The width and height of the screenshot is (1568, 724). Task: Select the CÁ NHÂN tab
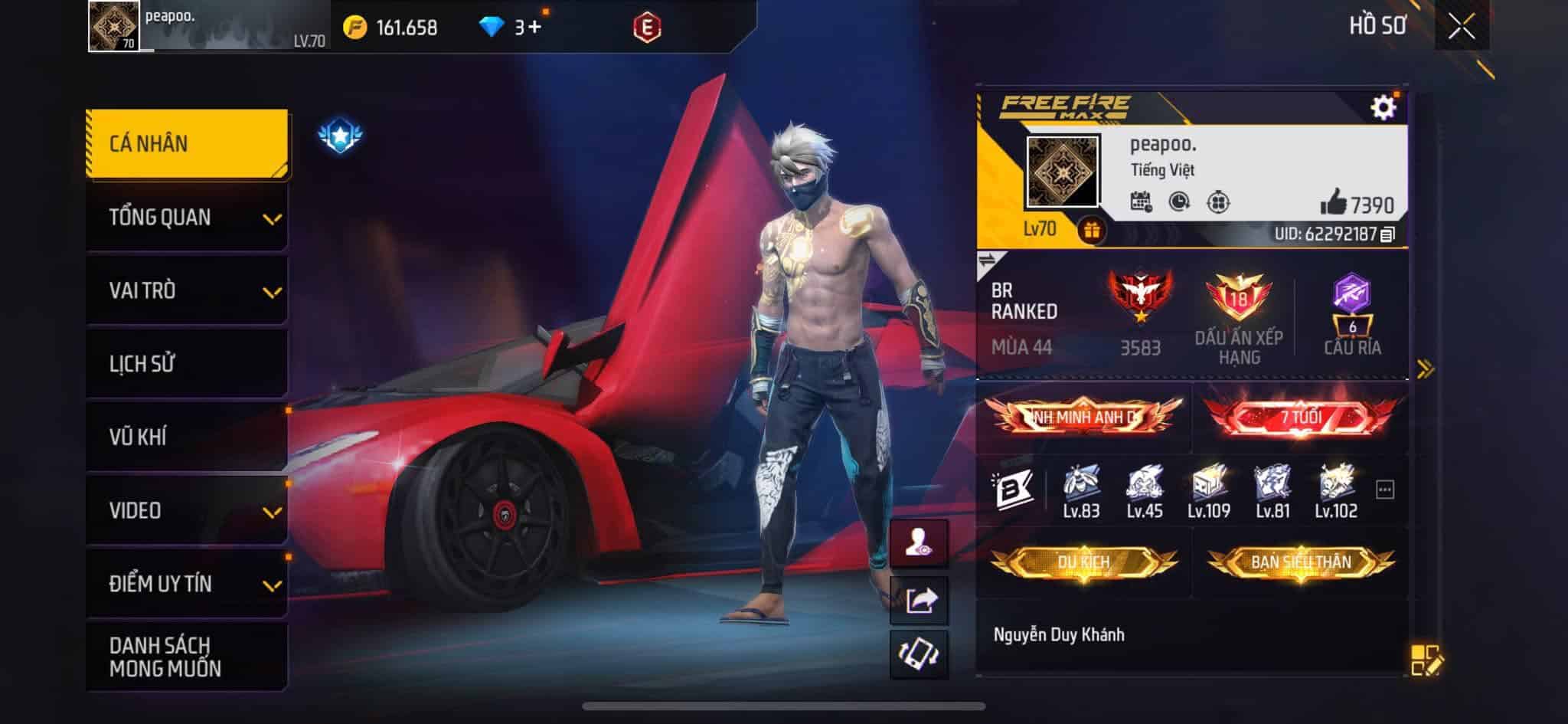tap(187, 144)
